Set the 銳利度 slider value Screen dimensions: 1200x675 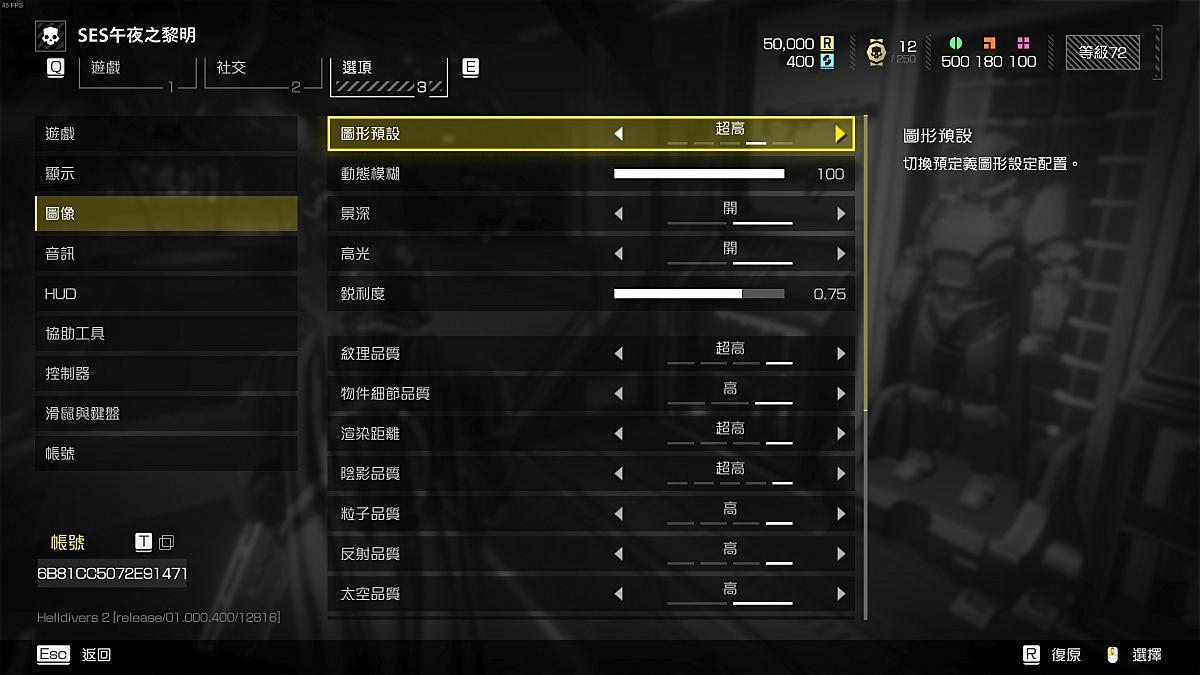[x=699, y=294]
